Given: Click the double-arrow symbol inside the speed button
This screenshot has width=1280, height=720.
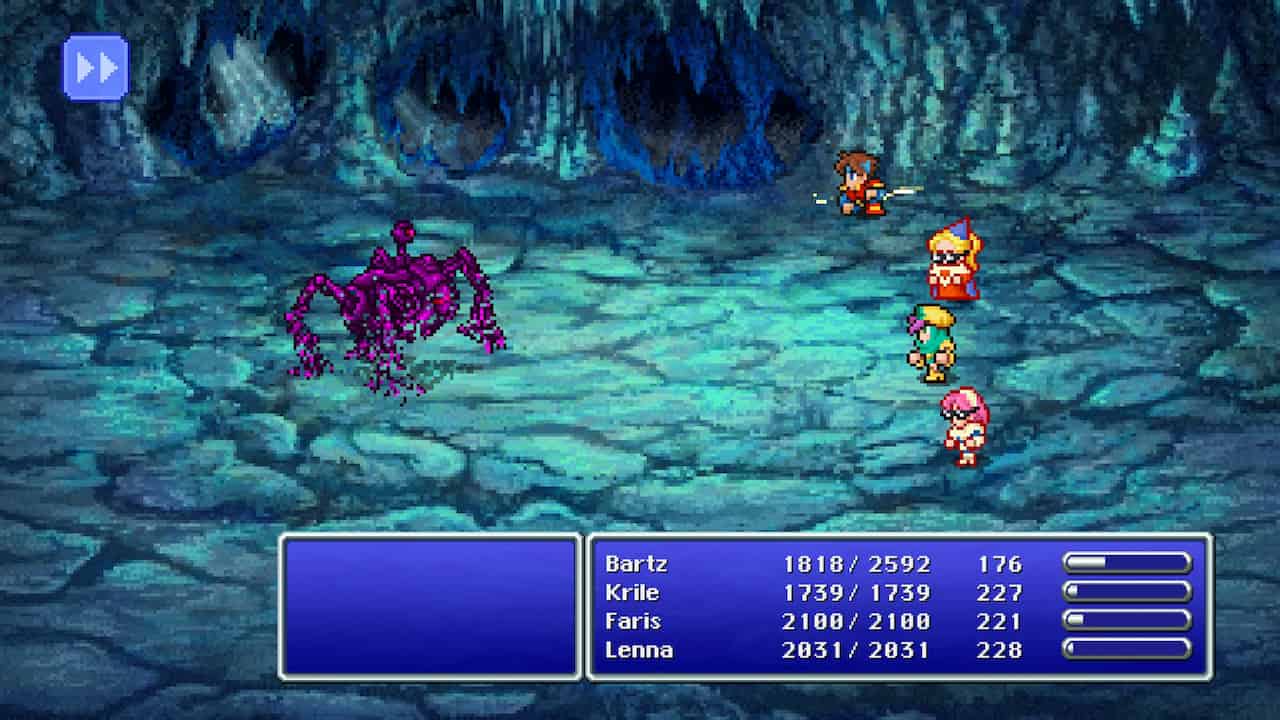Looking at the screenshot, I should coord(93,66).
